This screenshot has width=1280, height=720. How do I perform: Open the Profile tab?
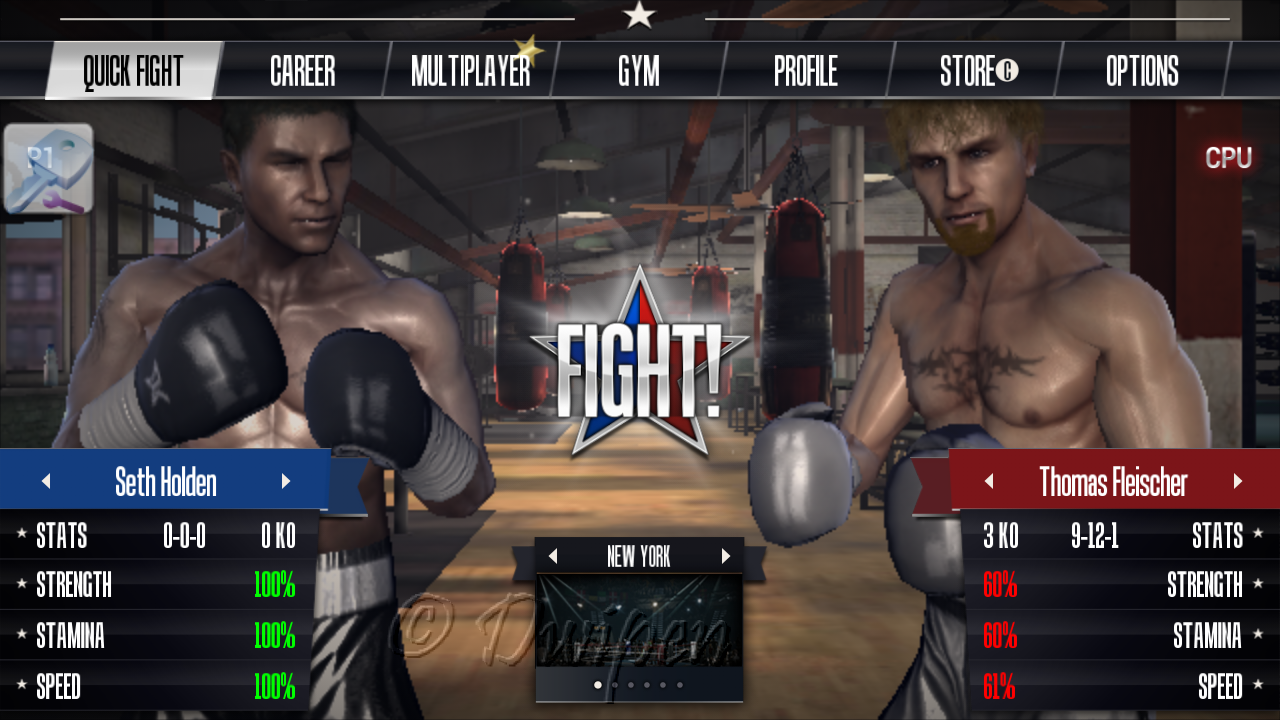[x=805, y=71]
